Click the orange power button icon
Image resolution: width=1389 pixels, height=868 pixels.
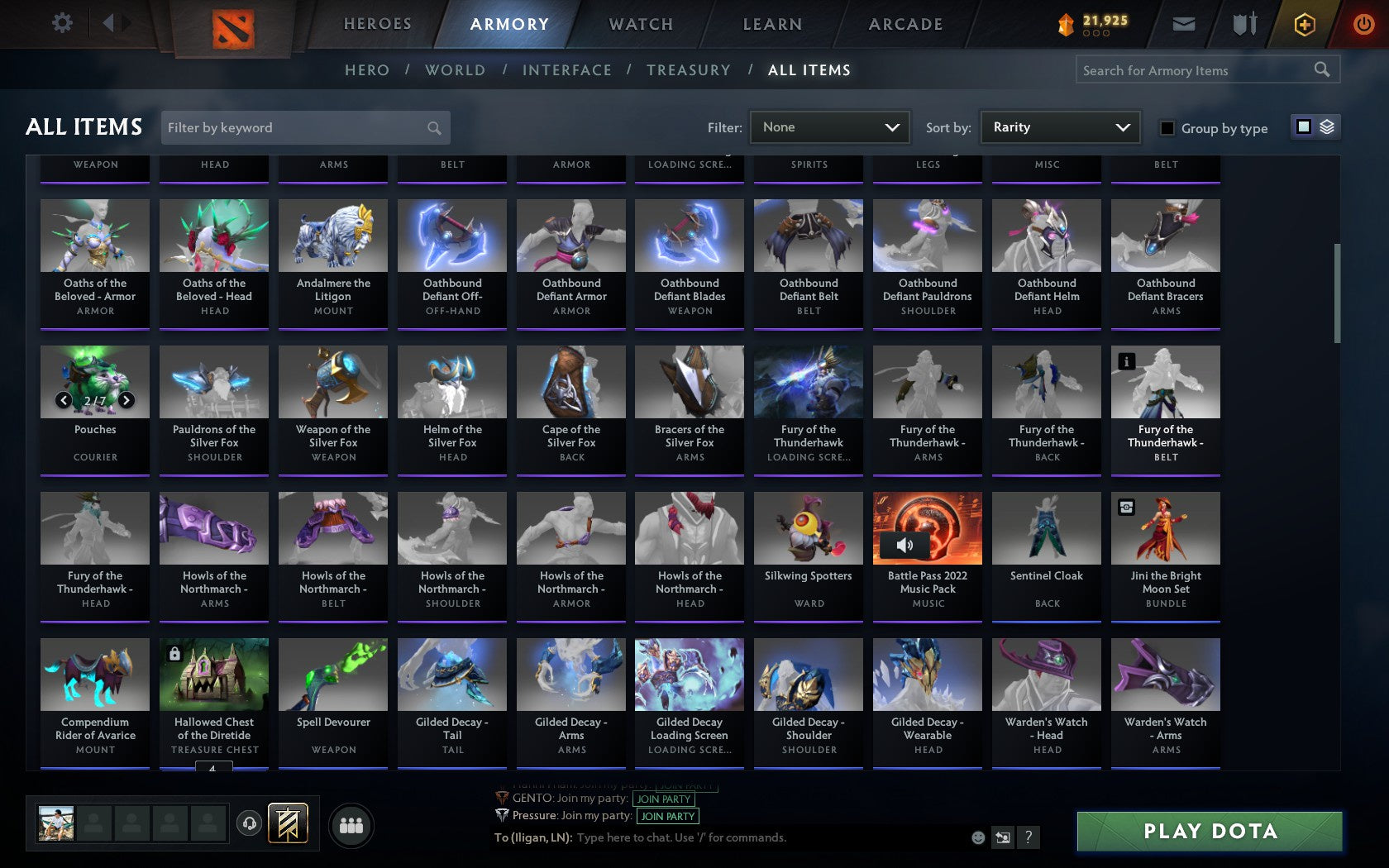pyautogui.click(x=1363, y=23)
